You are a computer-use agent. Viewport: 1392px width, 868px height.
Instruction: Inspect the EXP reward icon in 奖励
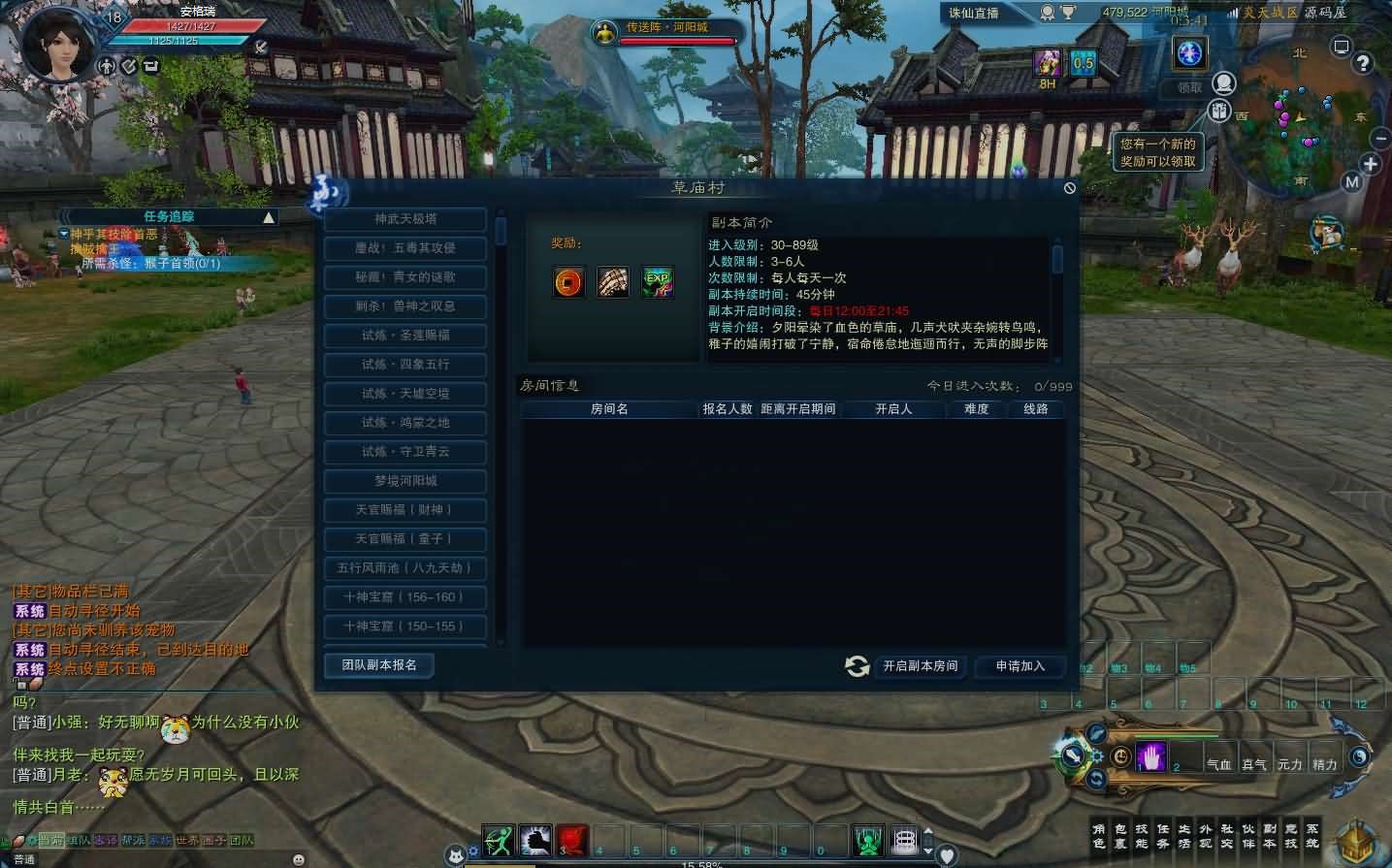[657, 281]
